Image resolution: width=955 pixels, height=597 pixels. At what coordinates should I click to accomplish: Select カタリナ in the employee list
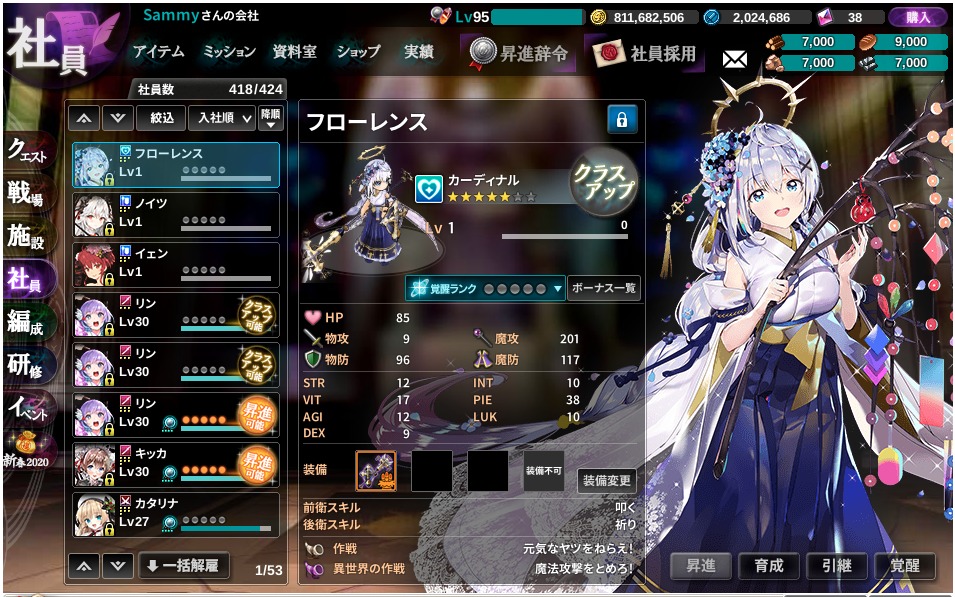tap(177, 514)
